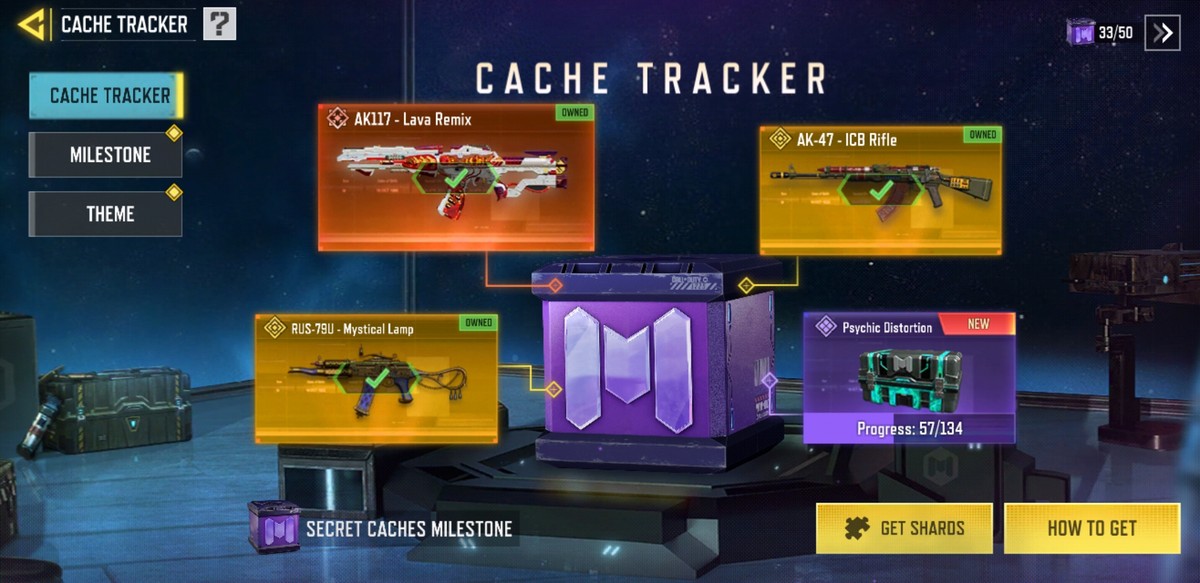The width and height of the screenshot is (1200, 583).
Task: Open the Milestone tab
Action: [x=106, y=155]
